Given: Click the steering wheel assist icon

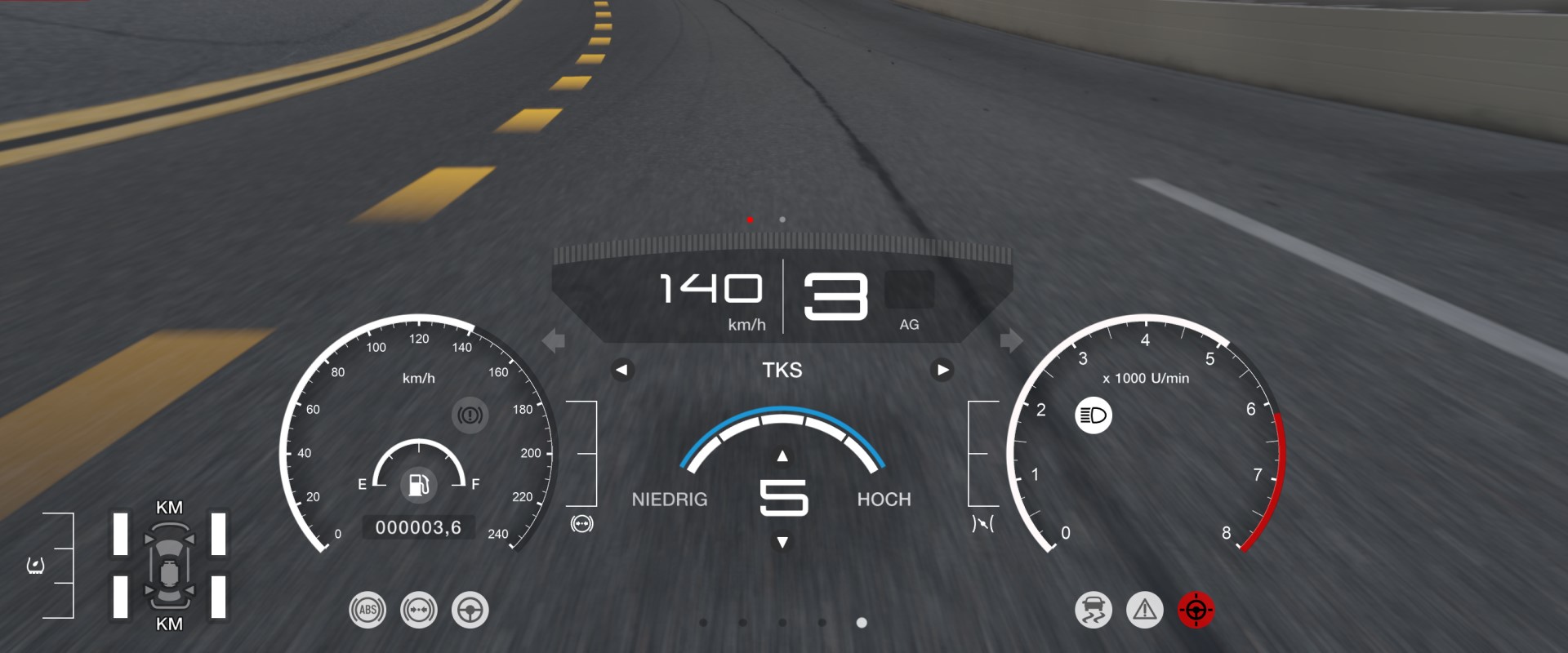Looking at the screenshot, I should 470,610.
